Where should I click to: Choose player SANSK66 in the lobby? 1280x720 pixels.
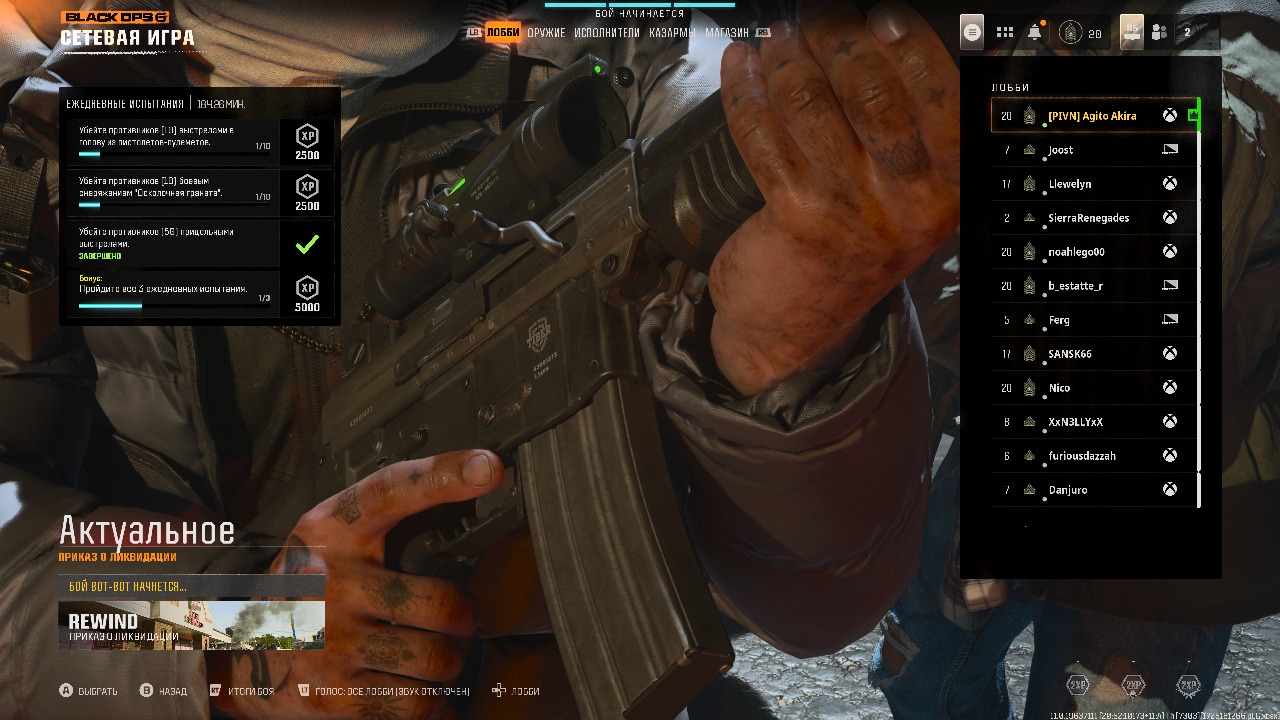1092,354
